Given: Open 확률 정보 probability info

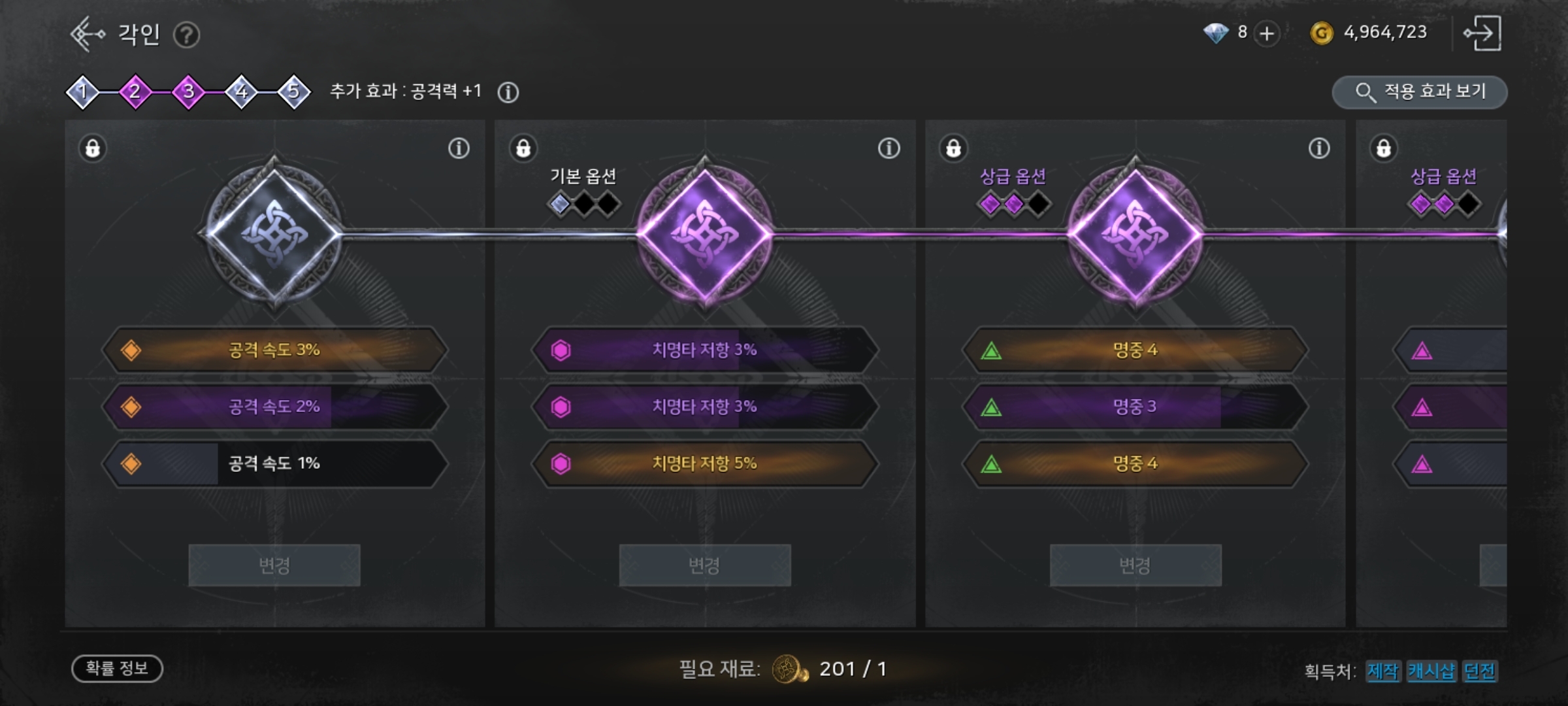Looking at the screenshot, I should pyautogui.click(x=117, y=668).
